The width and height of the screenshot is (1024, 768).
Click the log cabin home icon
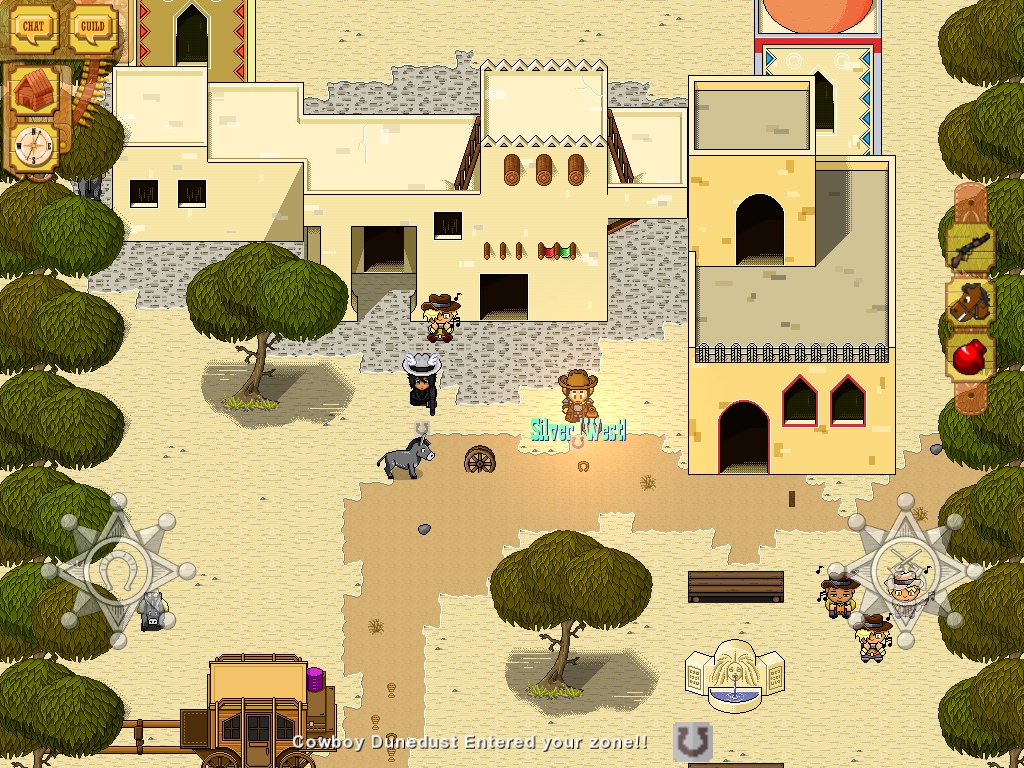[37, 92]
